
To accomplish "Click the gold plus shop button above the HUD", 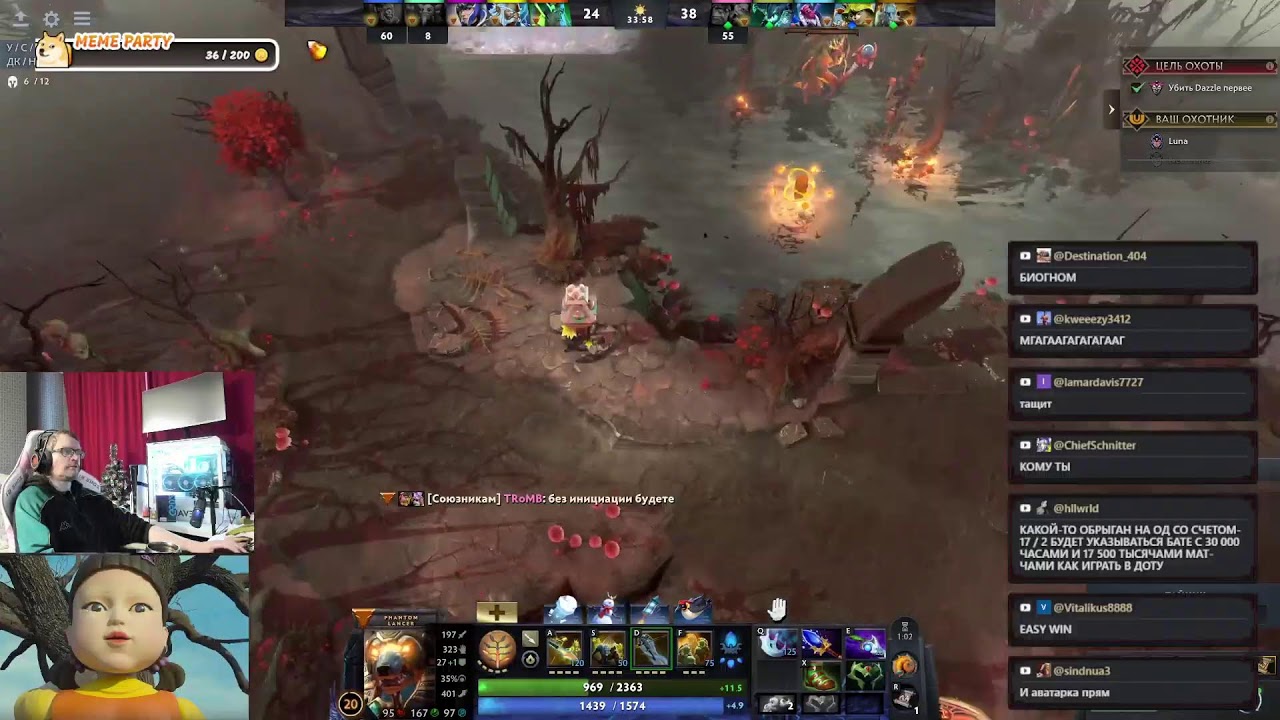I will [x=496, y=612].
